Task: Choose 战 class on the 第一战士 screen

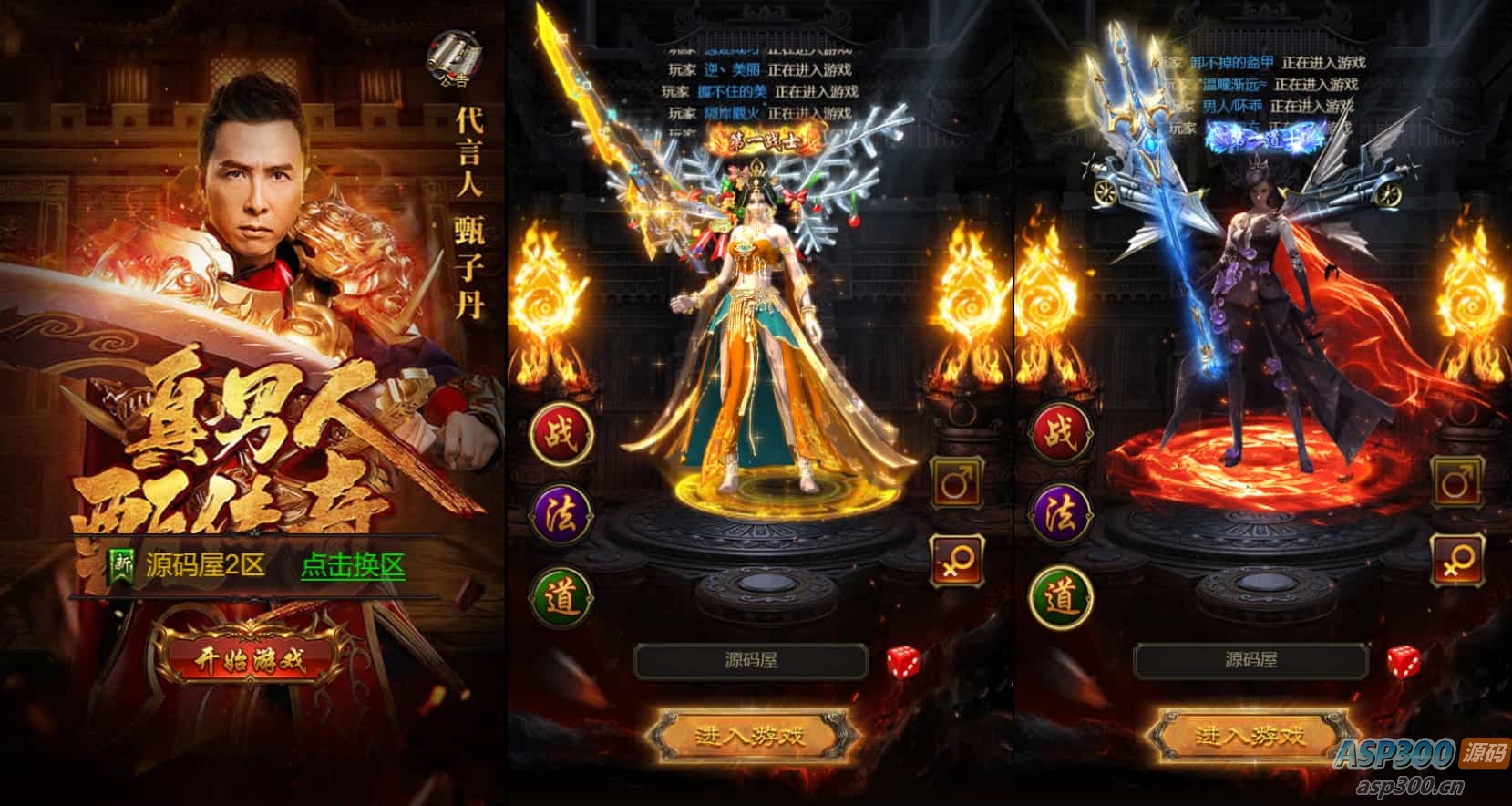Action: (561, 434)
